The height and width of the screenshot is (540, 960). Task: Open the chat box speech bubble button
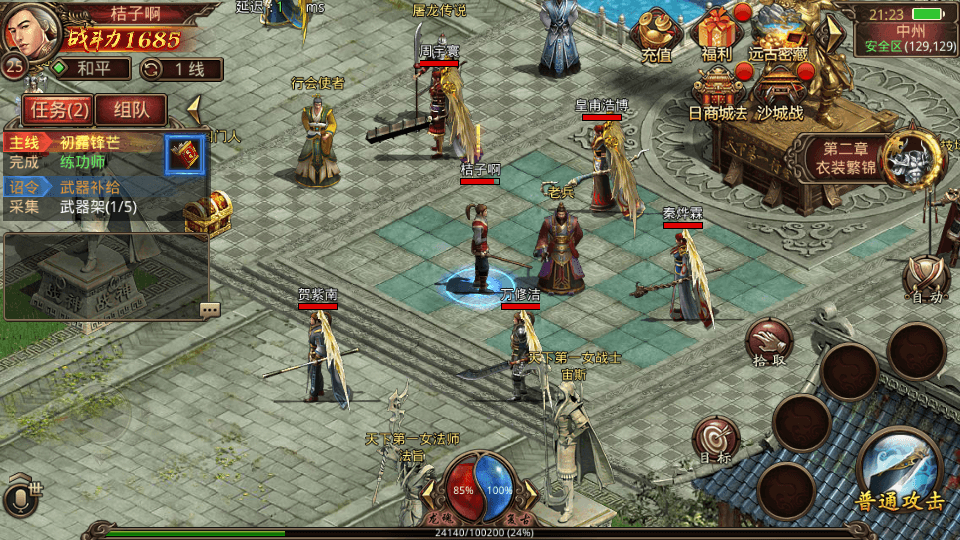pos(209,310)
